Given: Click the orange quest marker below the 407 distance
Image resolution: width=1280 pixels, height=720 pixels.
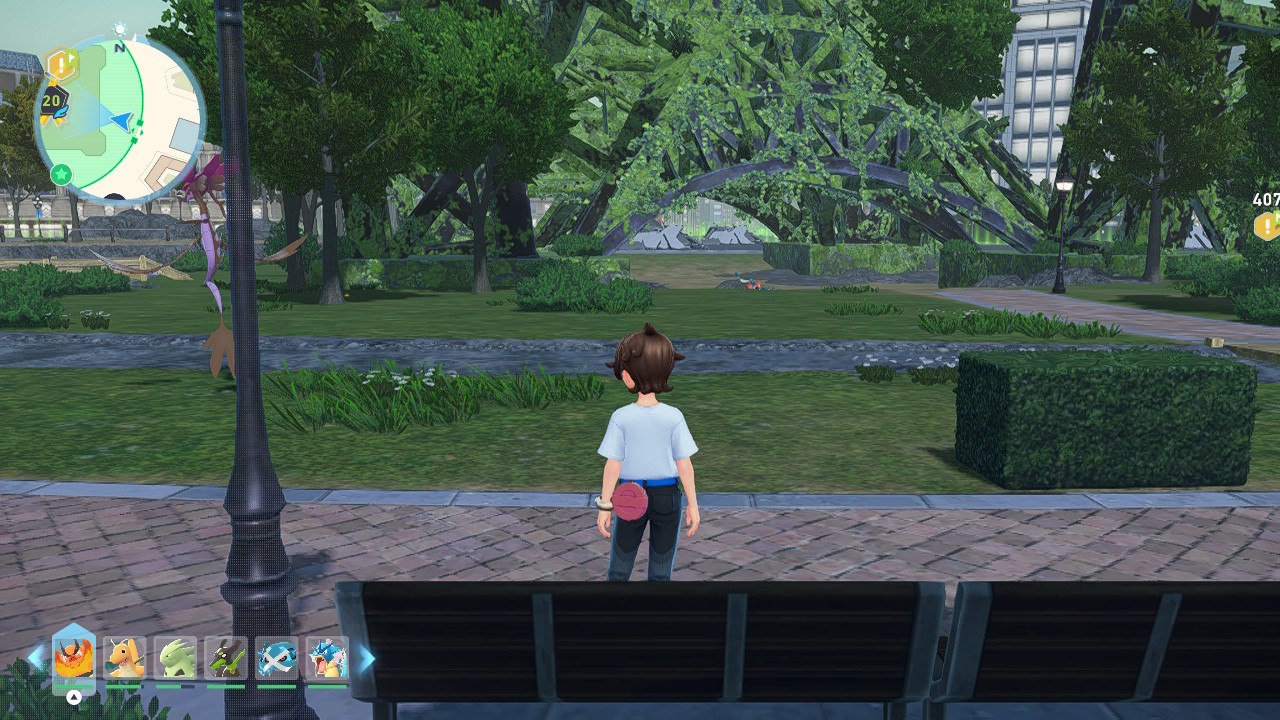Looking at the screenshot, I should [1267, 226].
